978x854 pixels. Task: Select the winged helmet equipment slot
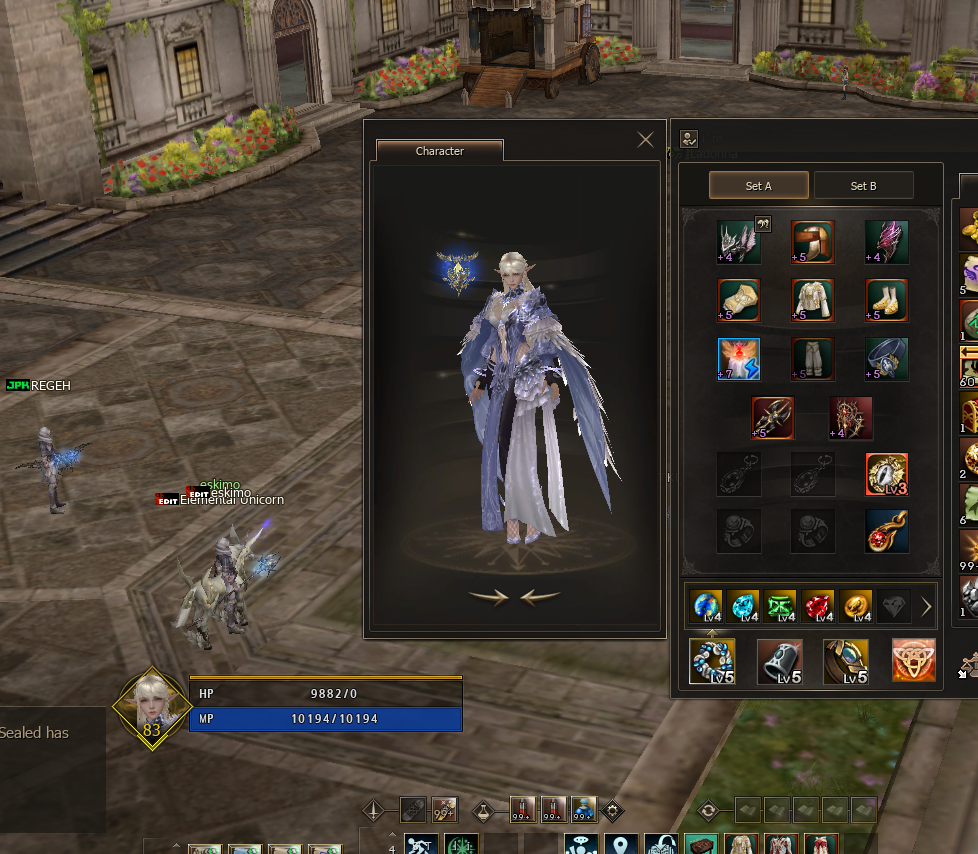(739, 242)
